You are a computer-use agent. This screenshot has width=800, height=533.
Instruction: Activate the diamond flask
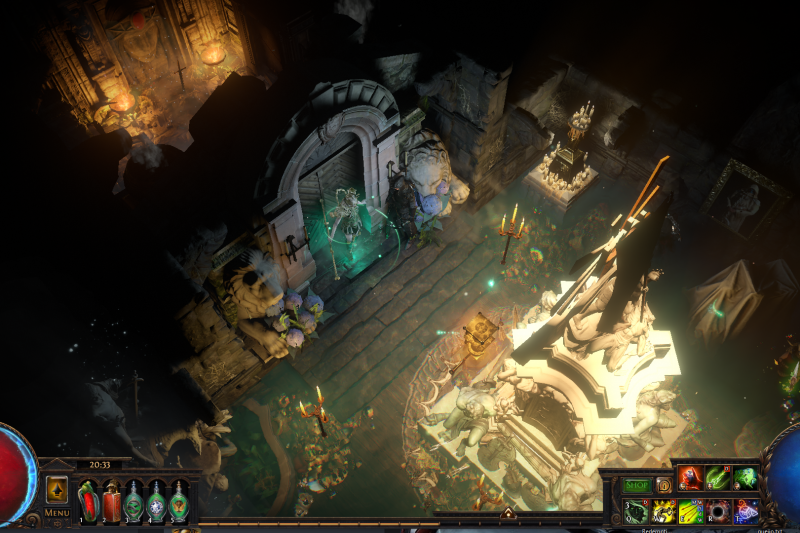coord(156,501)
